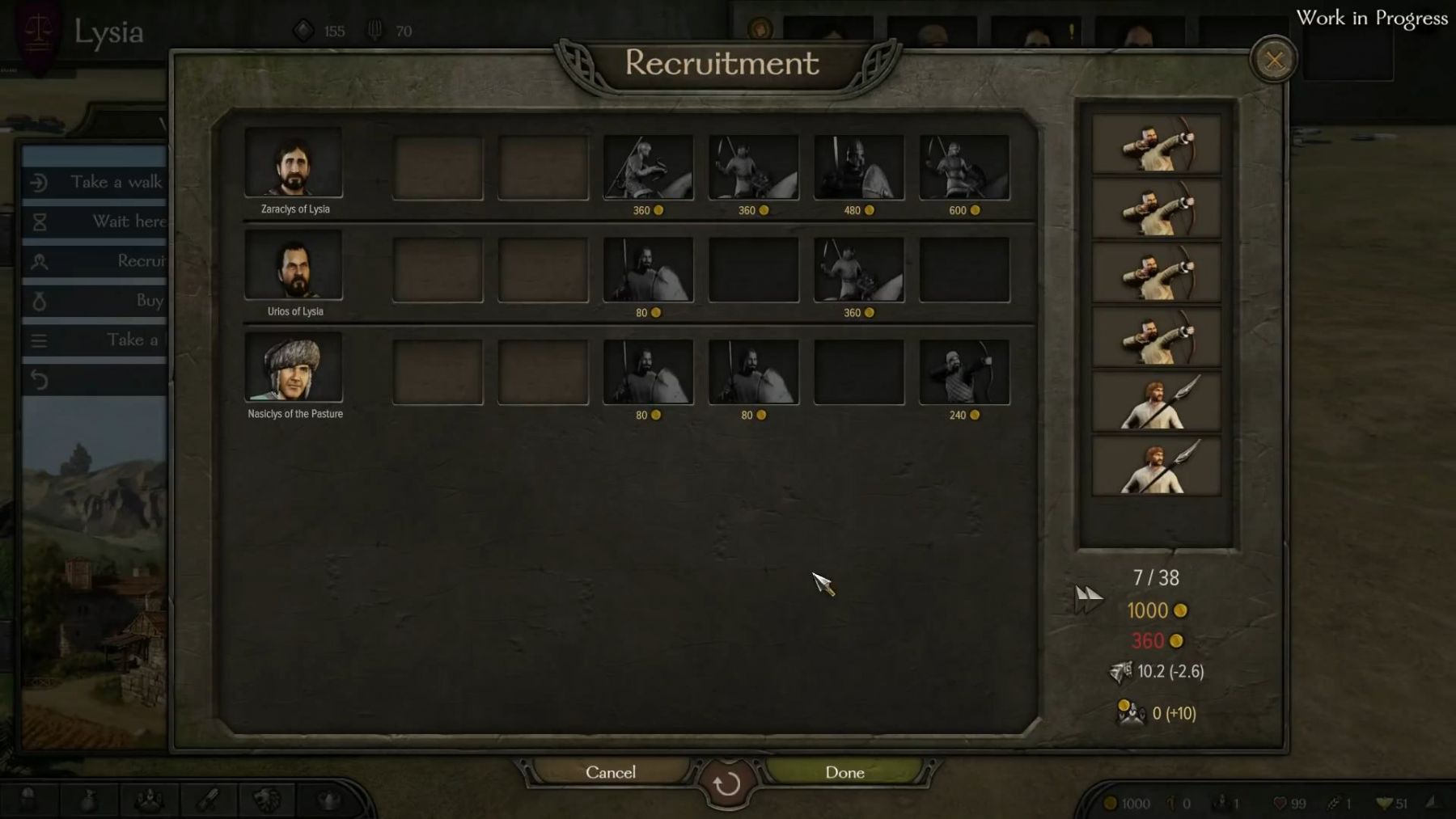Select Zaraclys of Lysia's portrait
The image size is (1456, 819).
click(x=294, y=163)
